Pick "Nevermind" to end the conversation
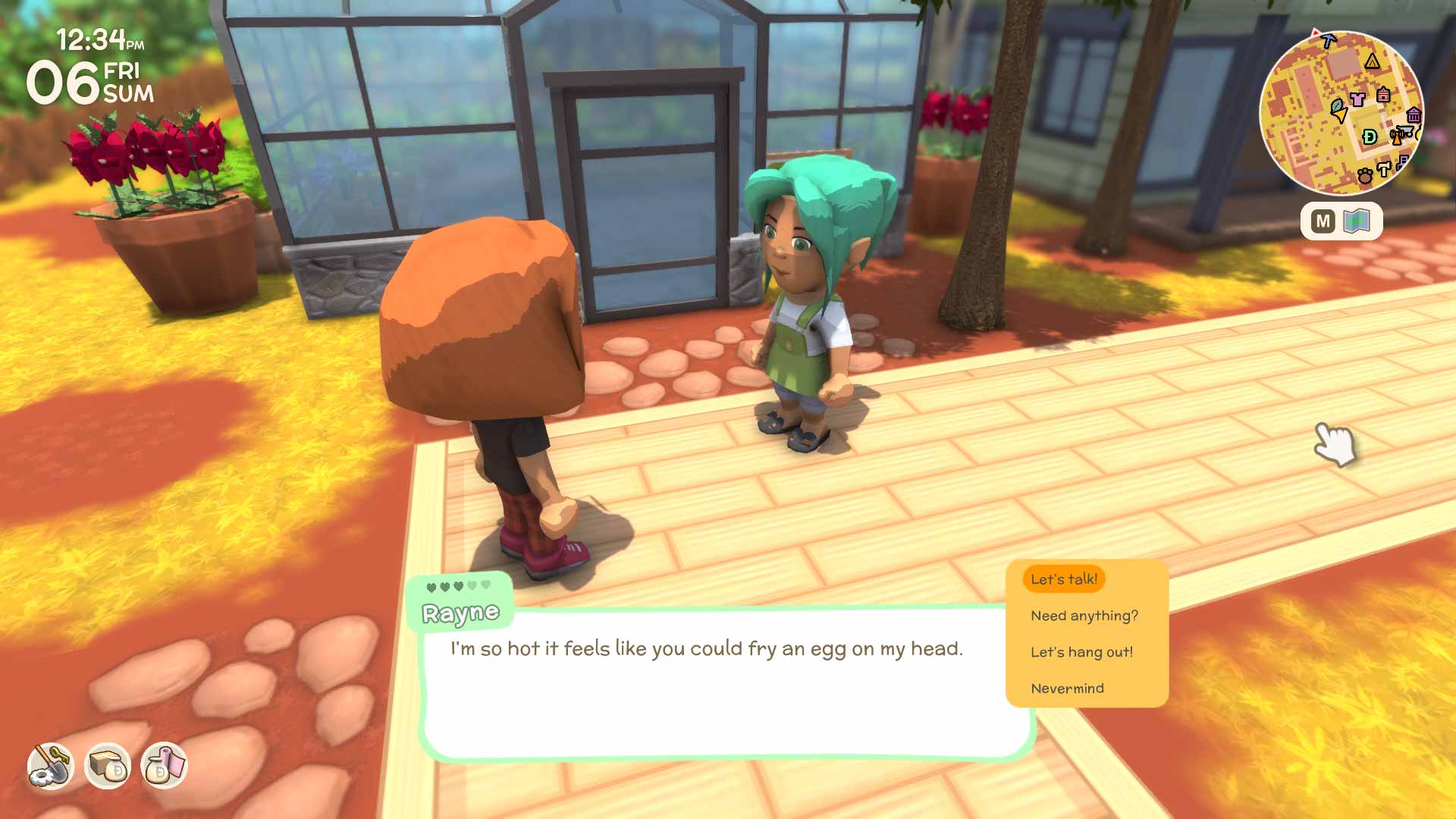1456x819 pixels. [x=1067, y=689]
